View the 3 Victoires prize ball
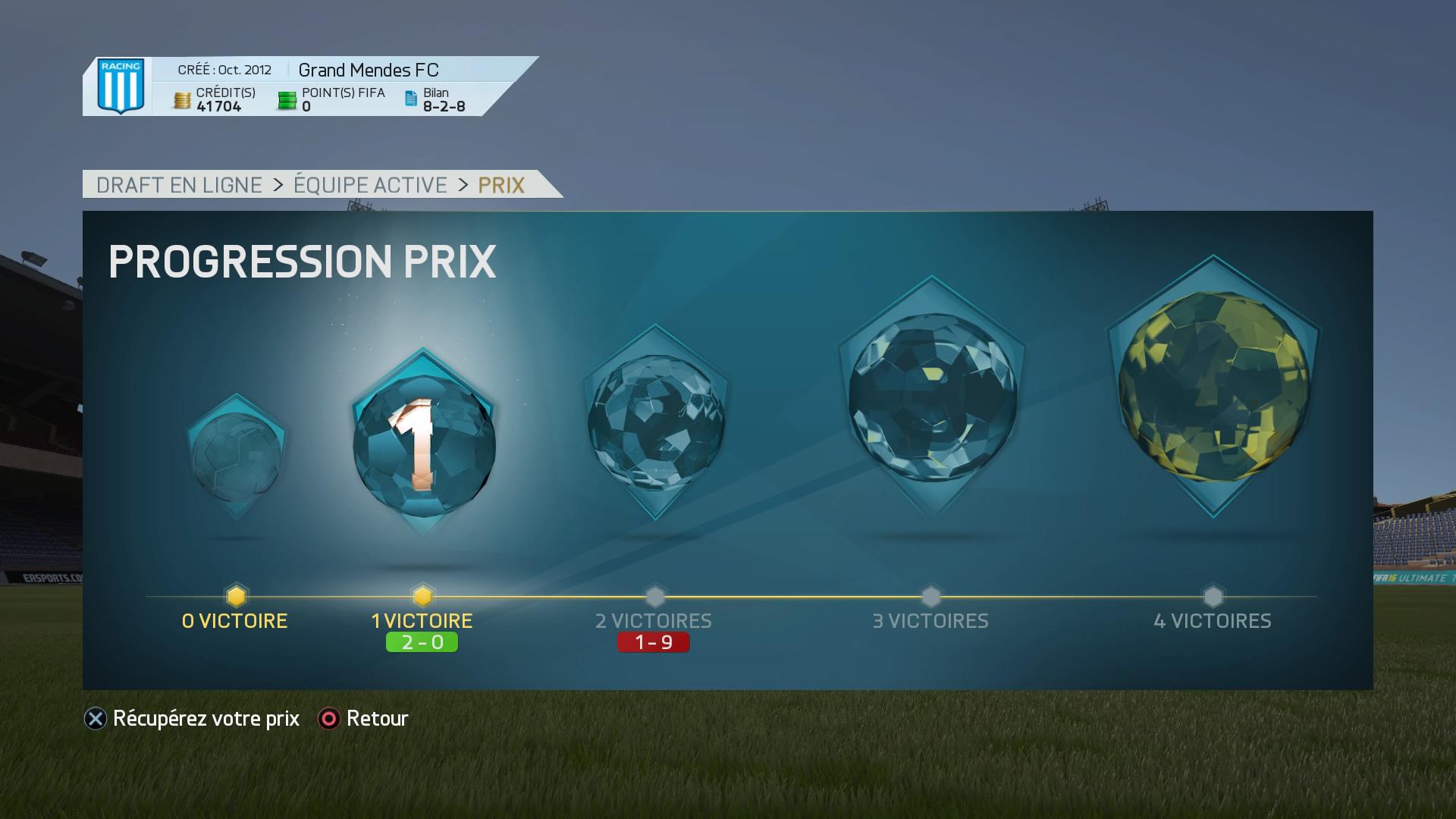 point(931,397)
